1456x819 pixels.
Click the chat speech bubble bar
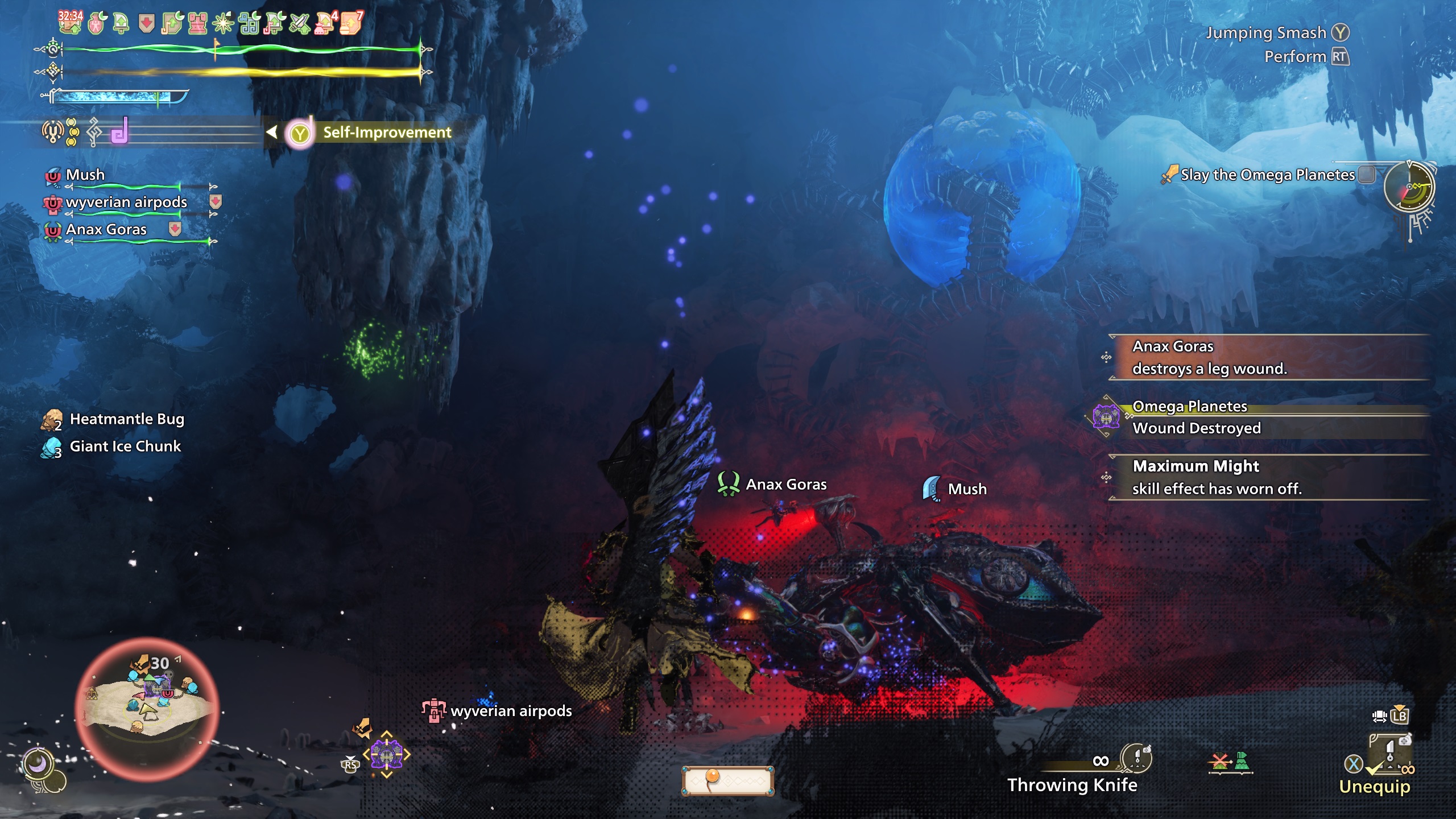point(727,780)
